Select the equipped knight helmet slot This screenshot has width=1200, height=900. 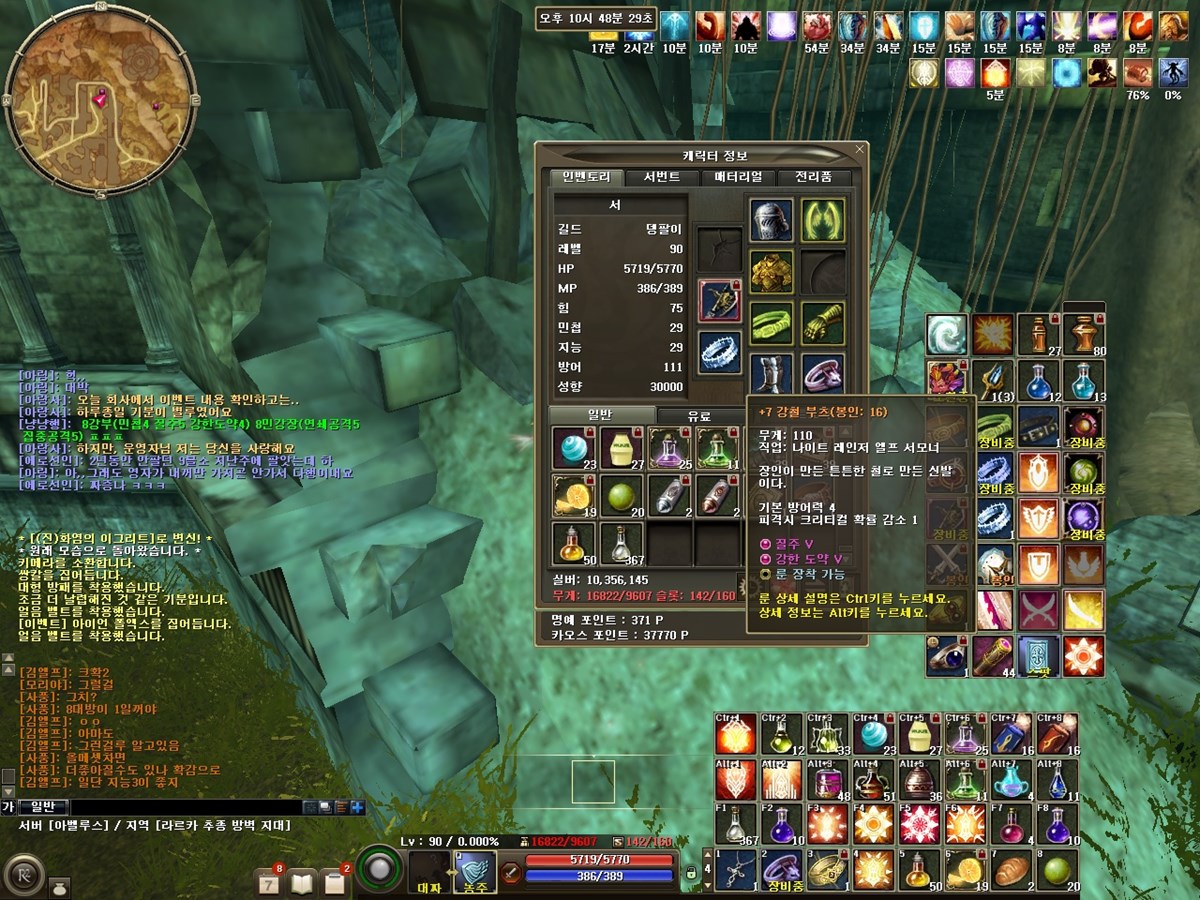coord(771,220)
